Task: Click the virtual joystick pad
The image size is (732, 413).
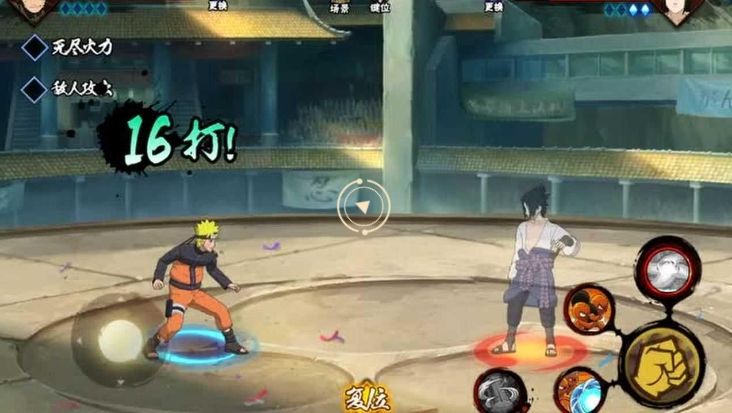Action: pos(120,339)
